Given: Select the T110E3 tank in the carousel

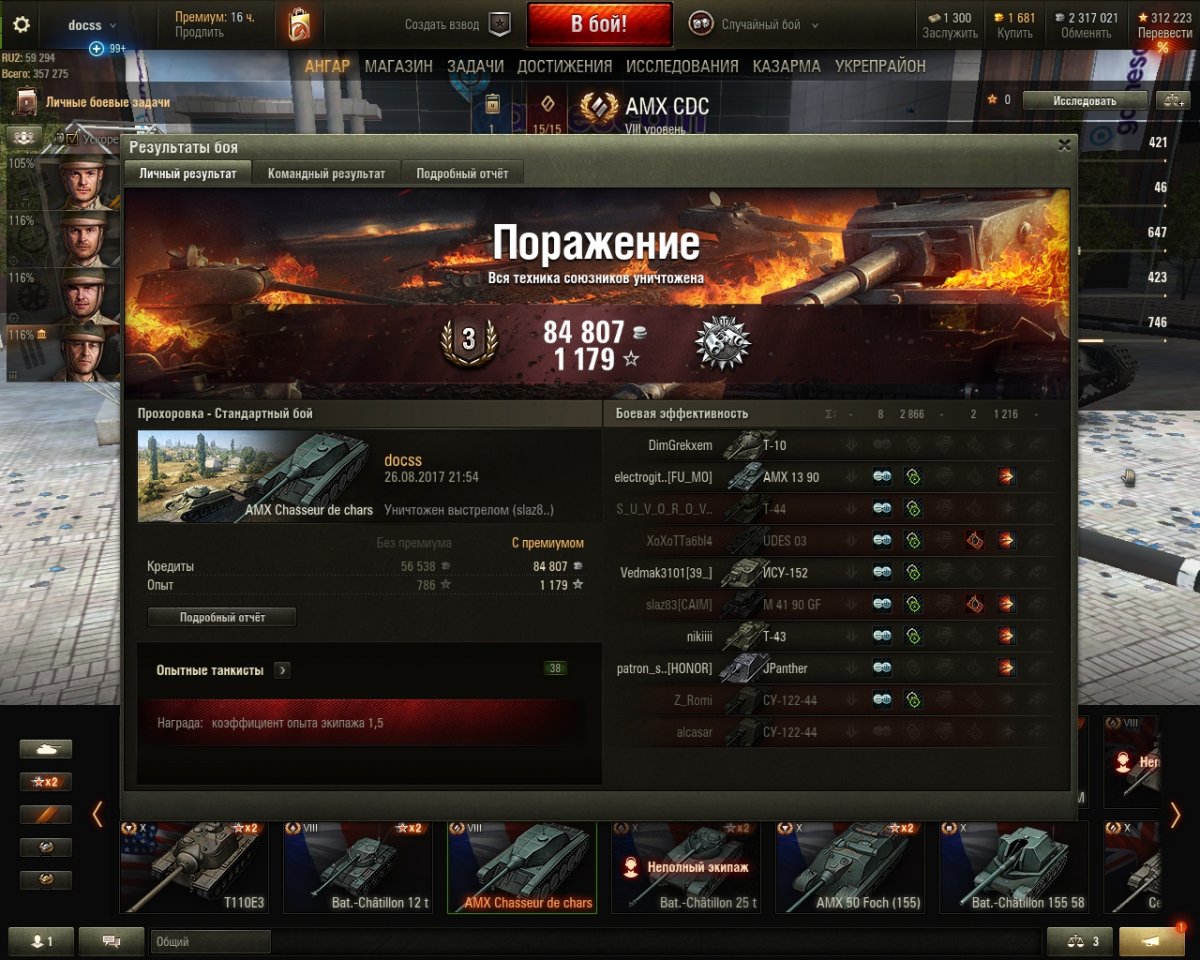Looking at the screenshot, I should (194, 867).
